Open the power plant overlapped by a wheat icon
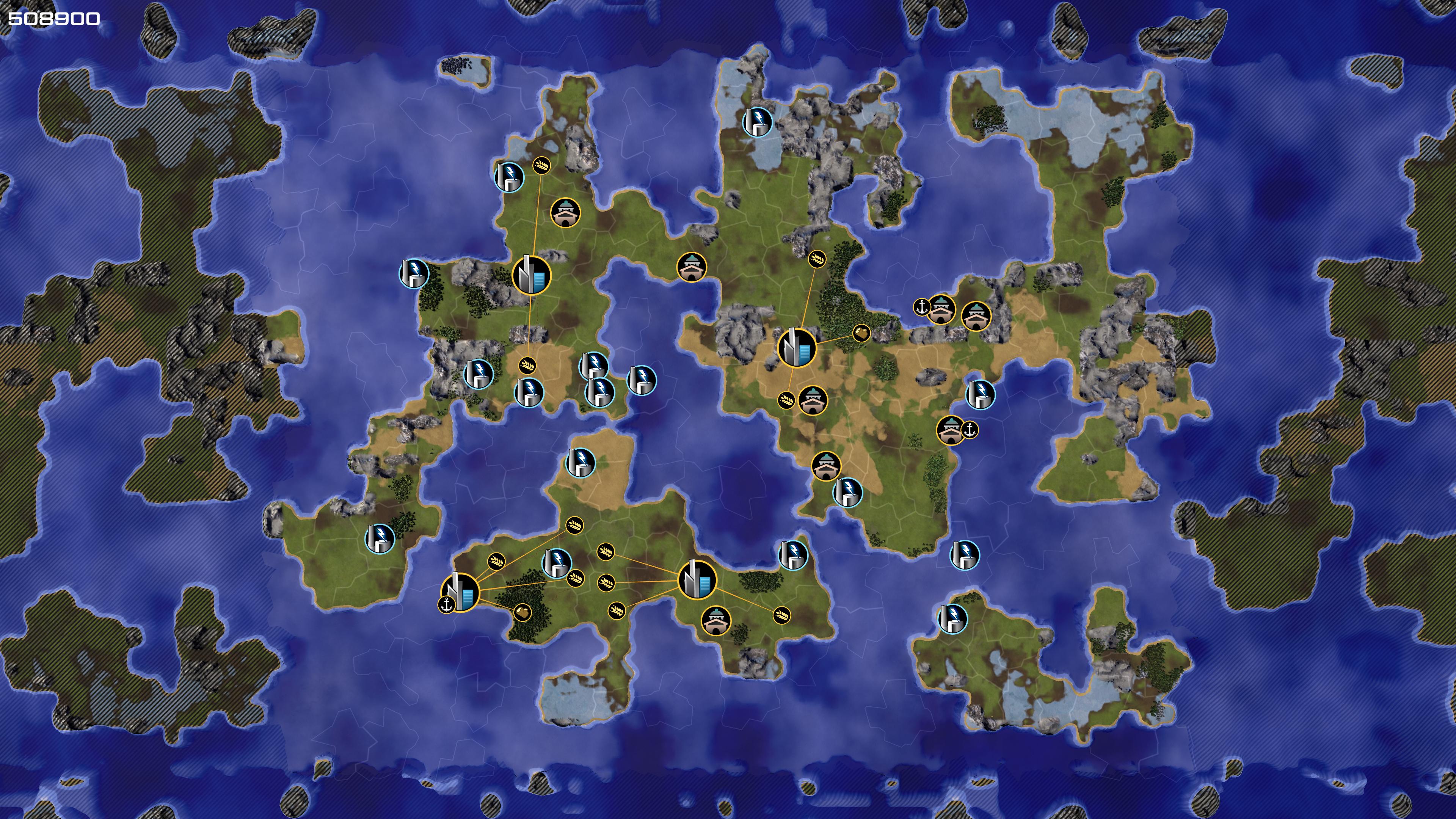The width and height of the screenshot is (1456, 819). pos(557,563)
